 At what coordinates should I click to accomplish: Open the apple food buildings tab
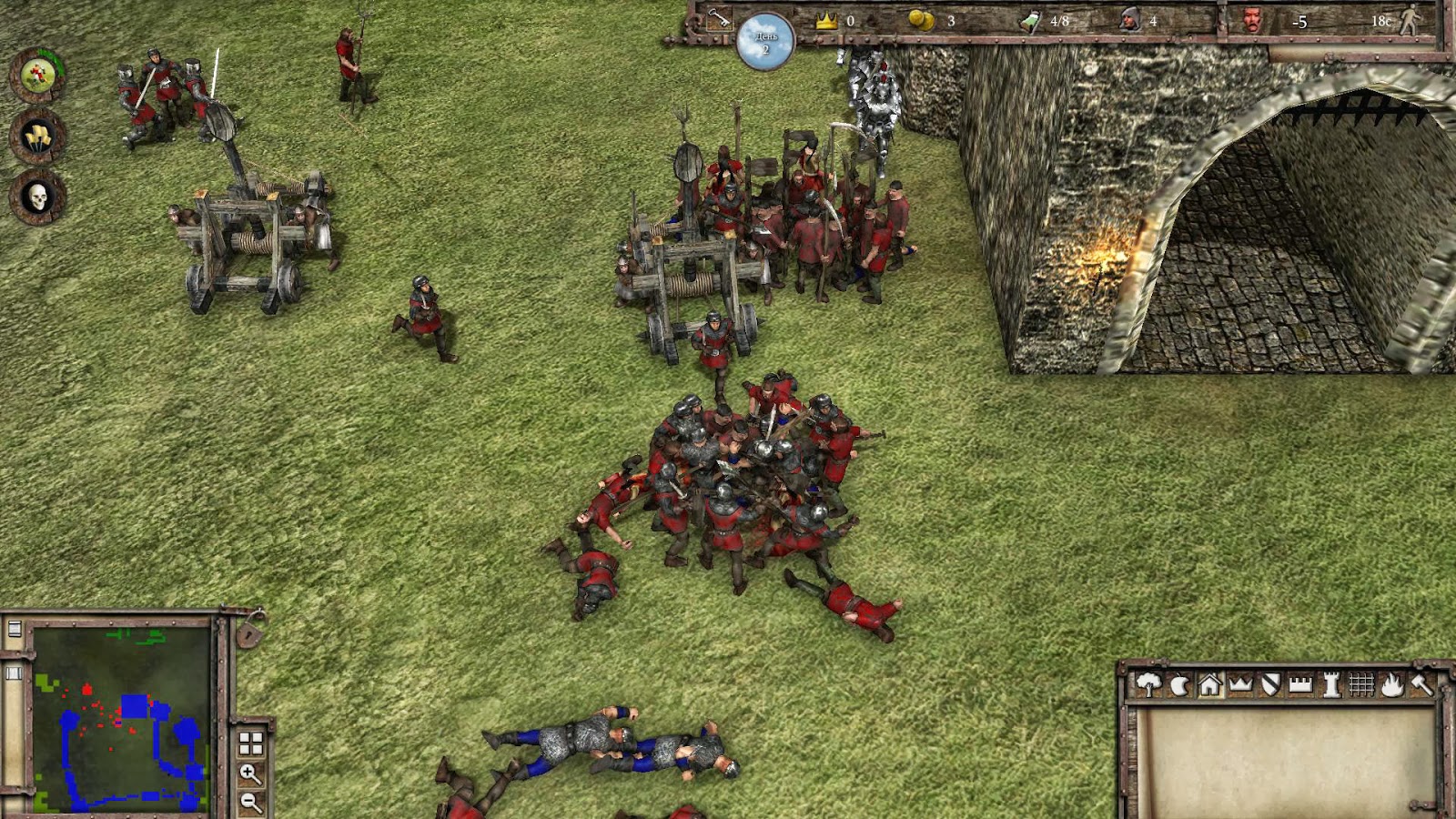1179,685
